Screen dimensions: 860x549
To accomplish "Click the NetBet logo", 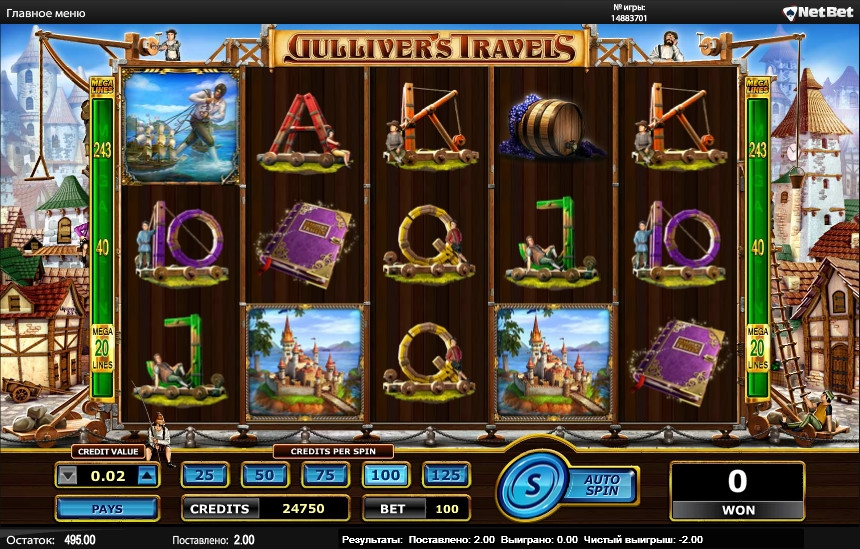I will (x=817, y=13).
